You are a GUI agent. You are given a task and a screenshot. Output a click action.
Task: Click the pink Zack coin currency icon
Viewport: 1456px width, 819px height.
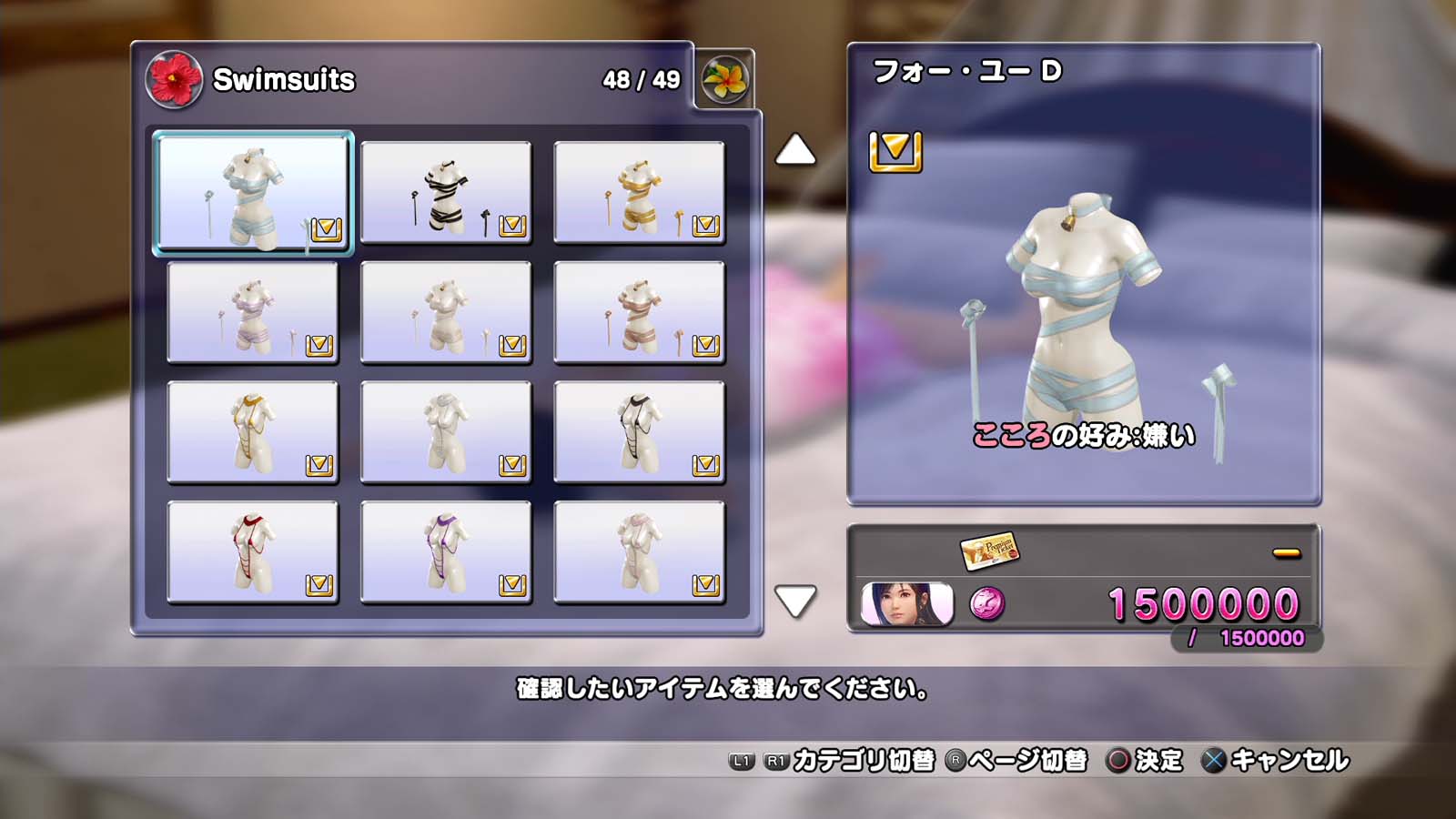(x=987, y=603)
